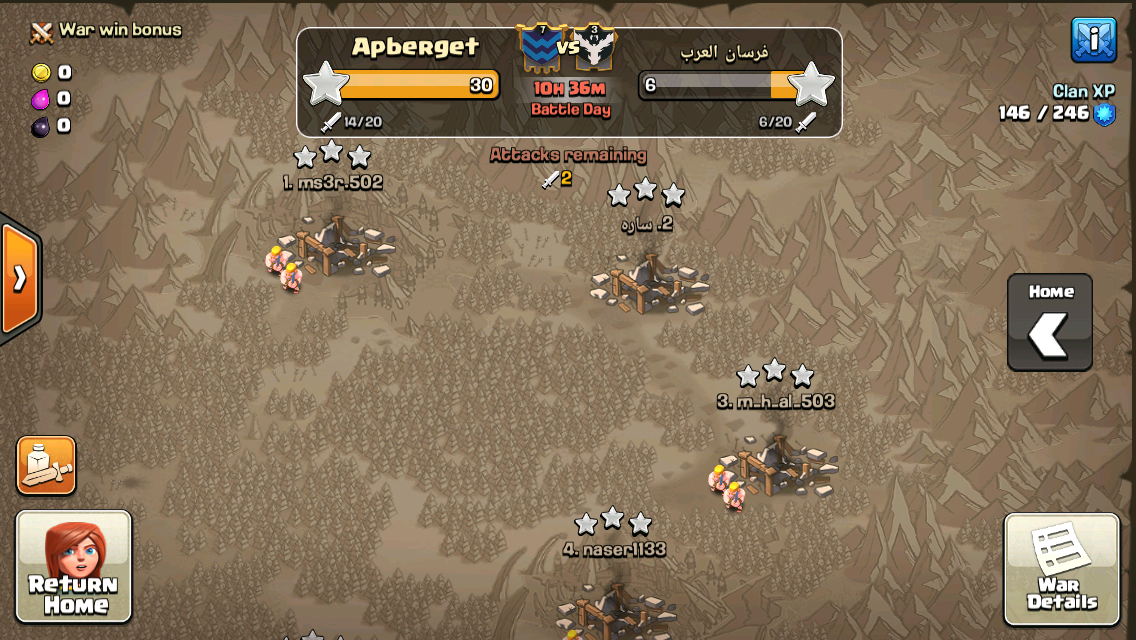Return to the home village
This screenshot has width=1136, height=640.
(73, 566)
